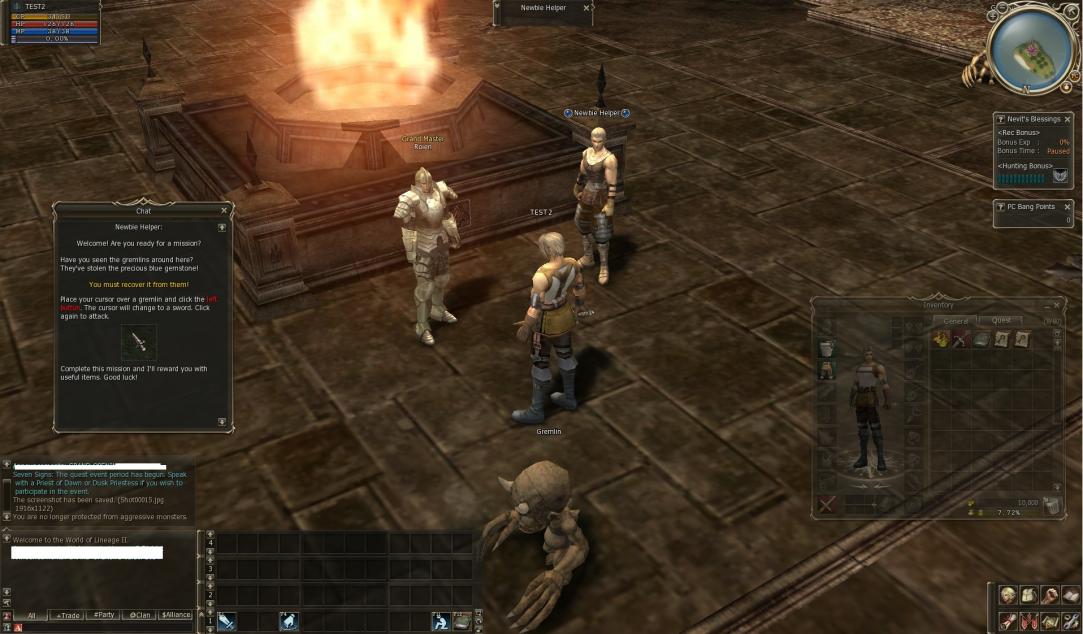This screenshot has width=1083, height=634.
Task: Open help for Nevit's Blessings
Action: point(1001,119)
